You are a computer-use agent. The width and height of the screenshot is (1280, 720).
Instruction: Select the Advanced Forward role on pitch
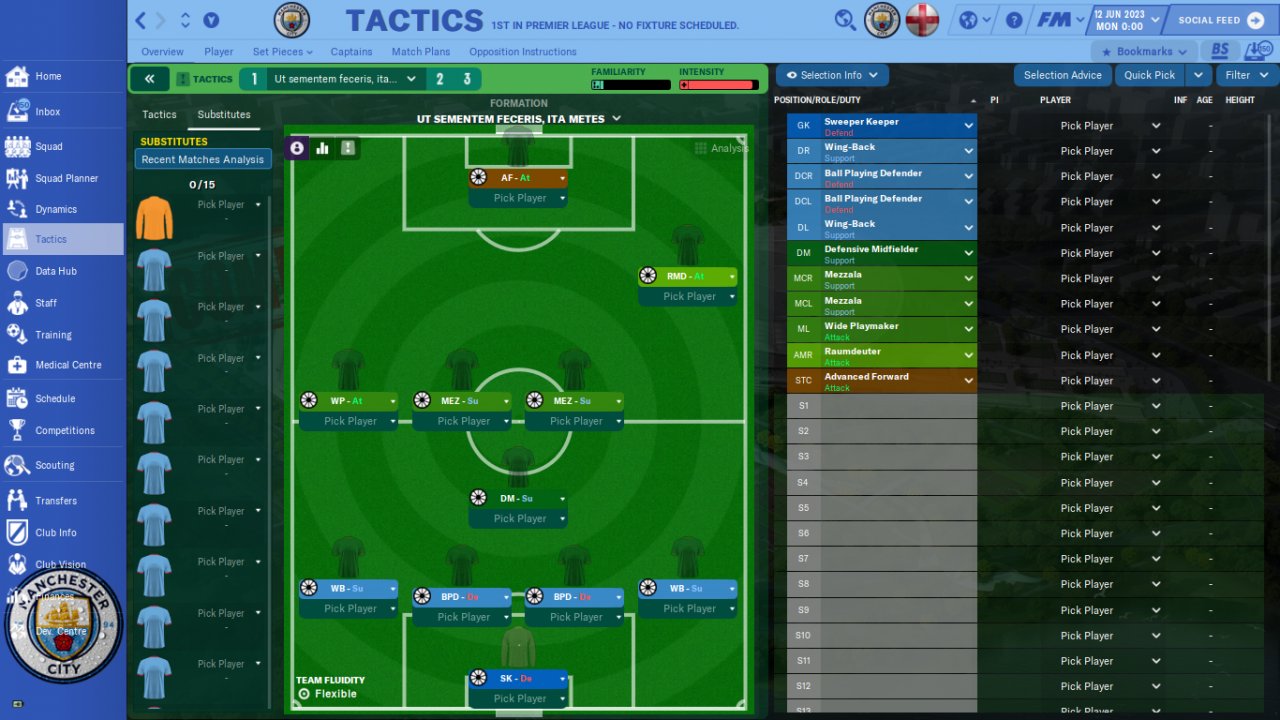click(x=518, y=178)
